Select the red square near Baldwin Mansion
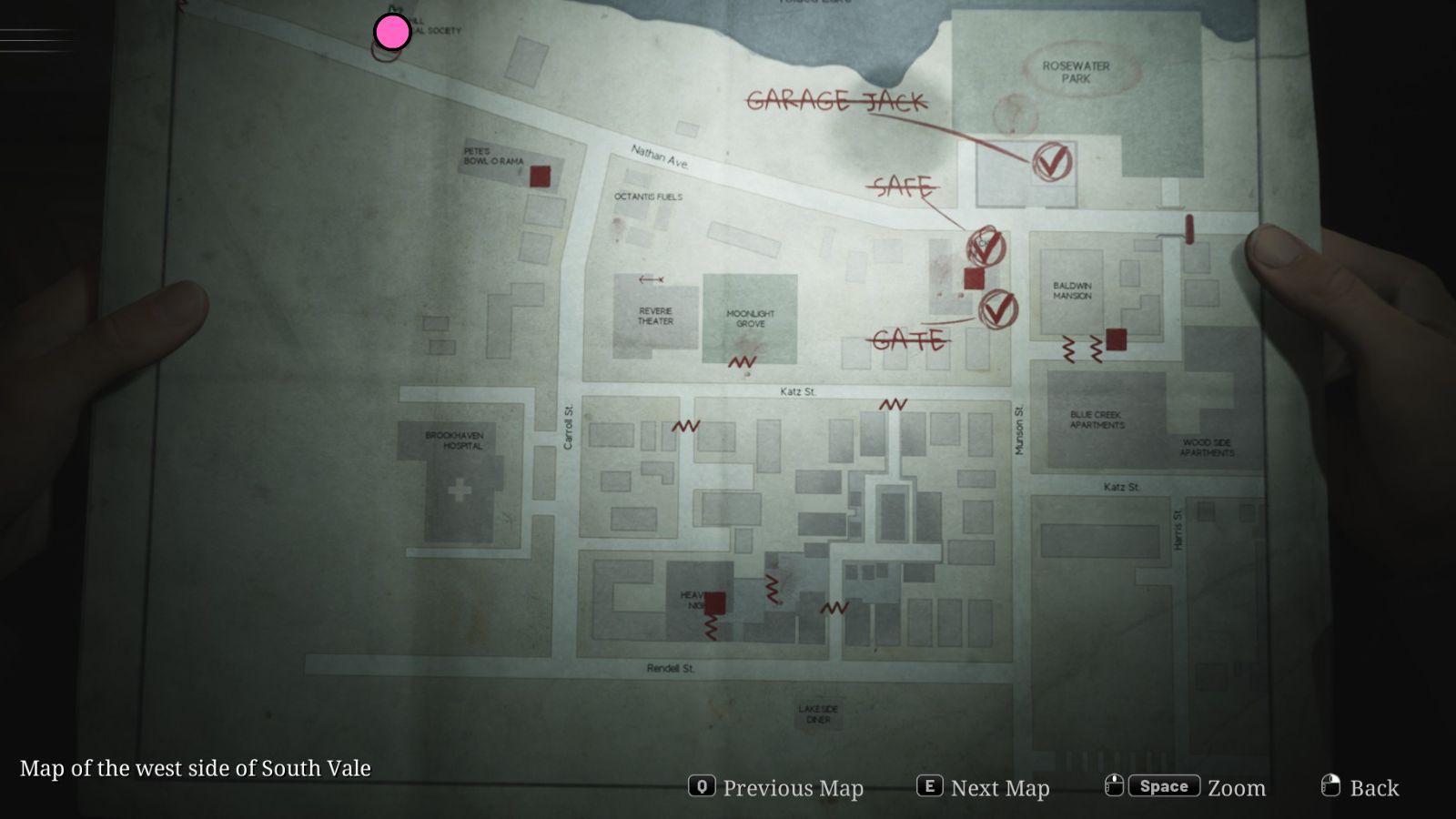This screenshot has width=1456, height=819. [1117, 339]
